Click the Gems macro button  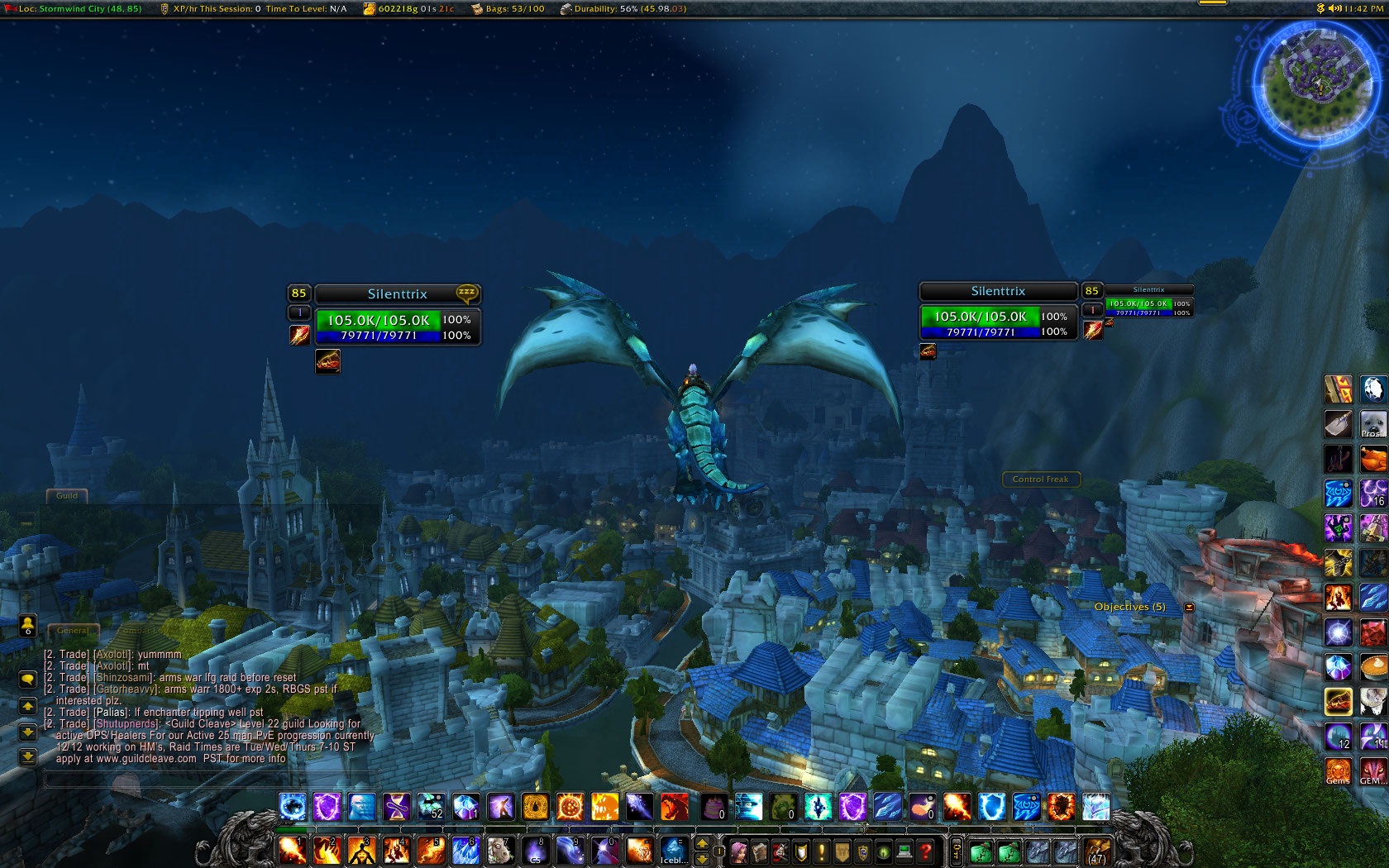click(1338, 771)
